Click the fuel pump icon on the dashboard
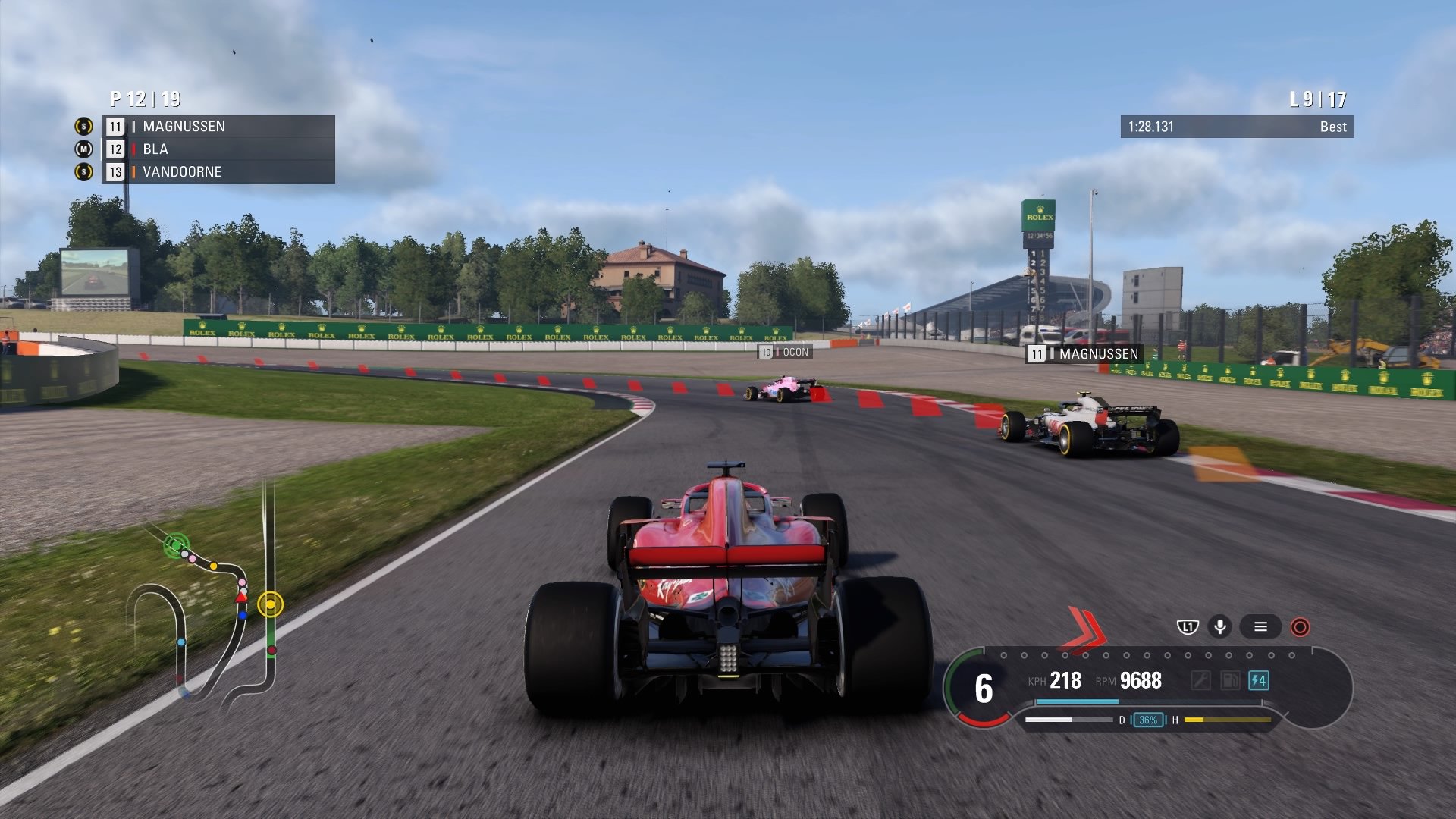Screen dimensions: 1456x819 tap(1228, 681)
